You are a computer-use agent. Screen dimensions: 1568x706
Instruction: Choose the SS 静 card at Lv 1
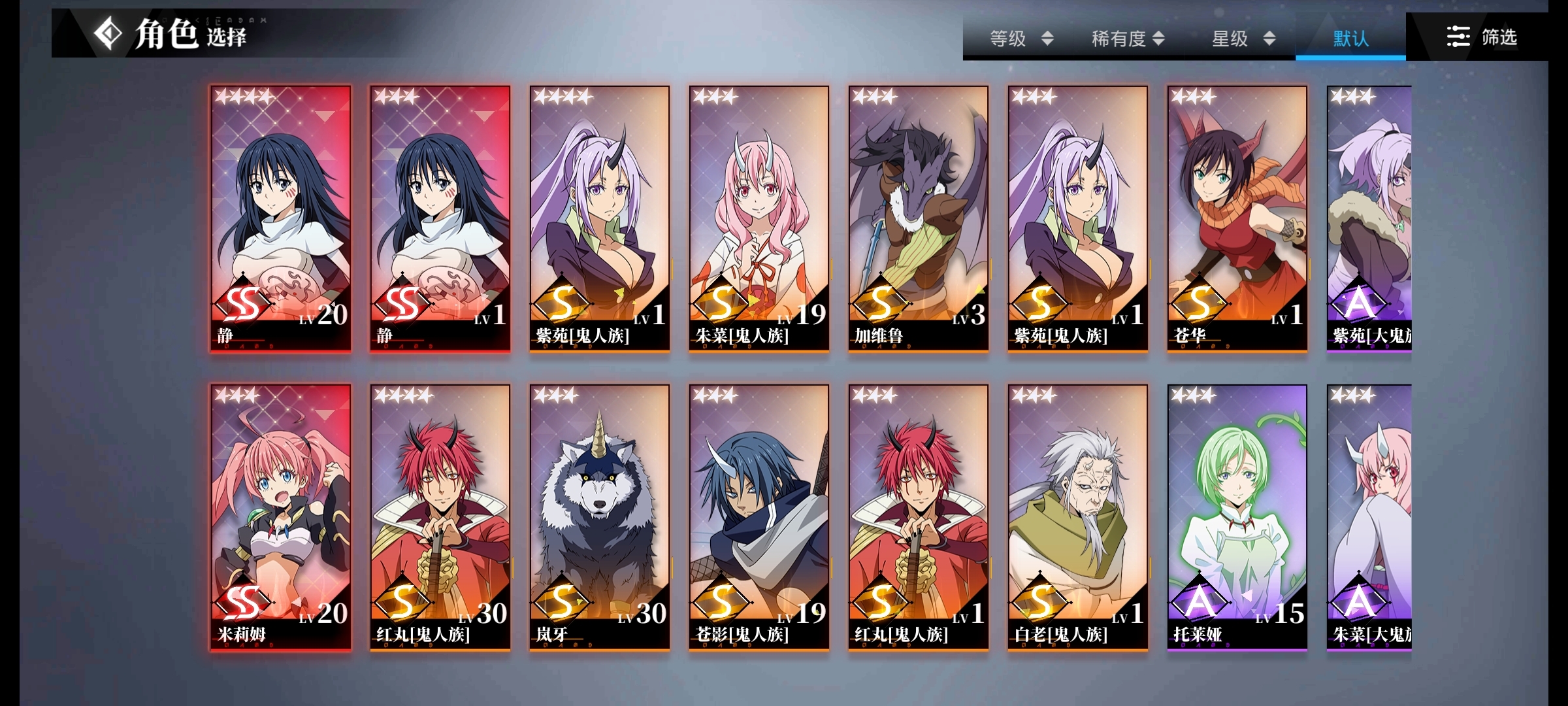pos(440,218)
